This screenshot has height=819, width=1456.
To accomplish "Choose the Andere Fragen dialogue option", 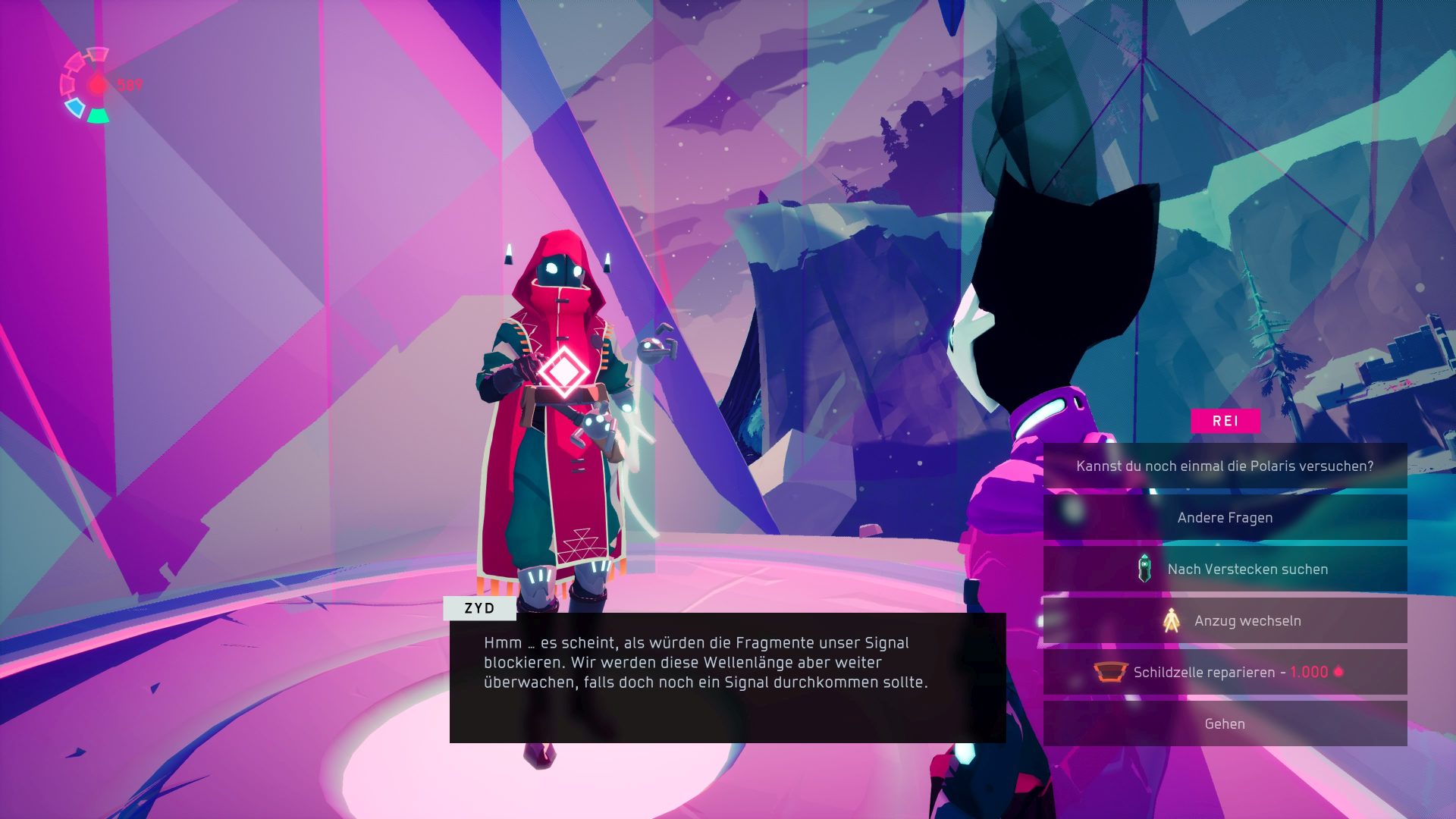I will 1225,518.
